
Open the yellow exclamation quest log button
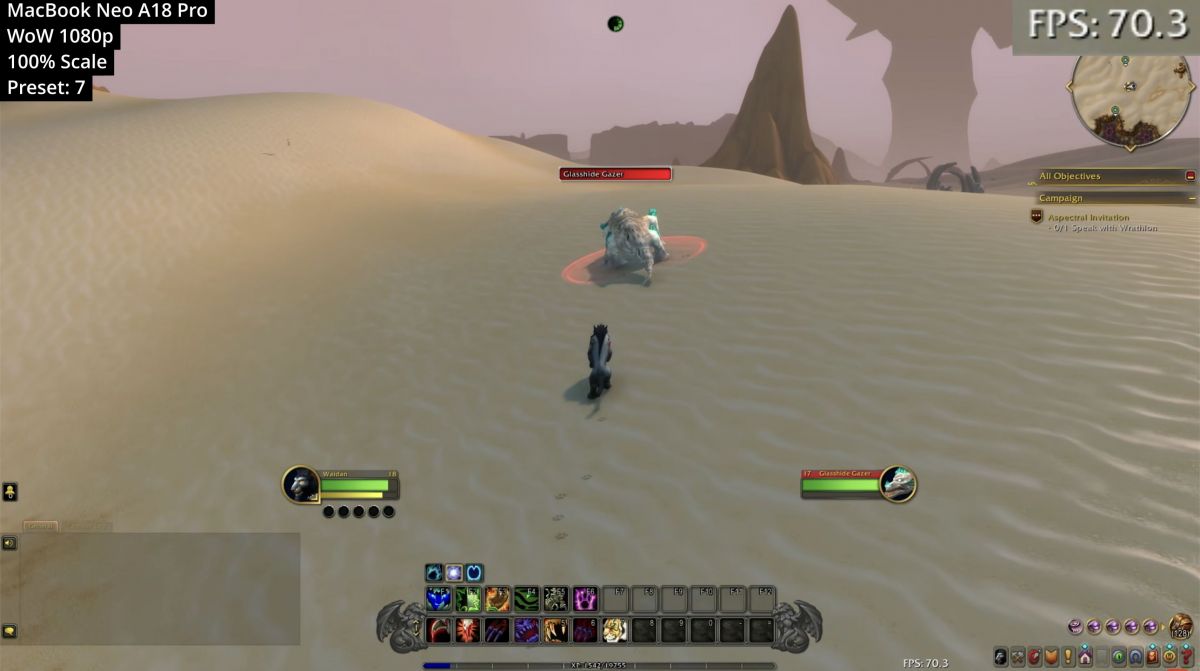(x=1066, y=656)
